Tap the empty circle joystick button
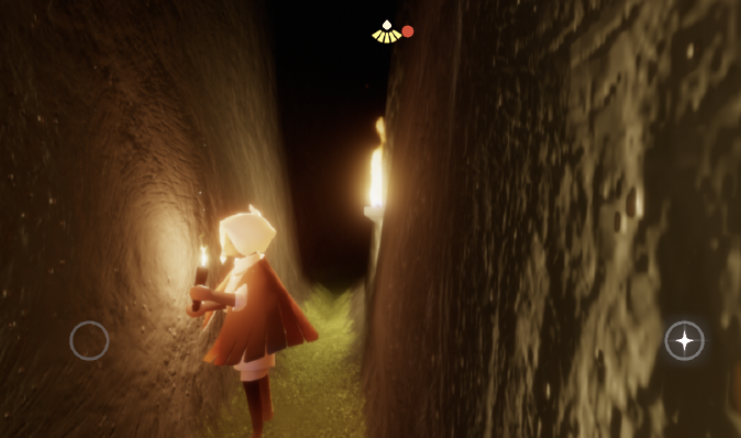 [89, 341]
